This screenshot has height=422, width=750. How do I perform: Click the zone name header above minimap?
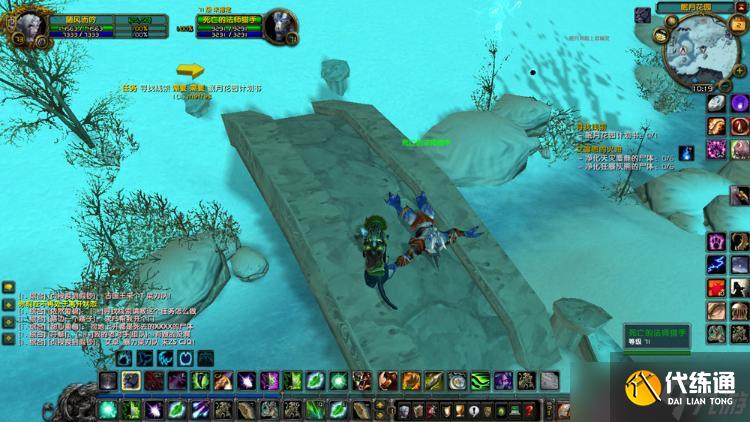(693, 8)
